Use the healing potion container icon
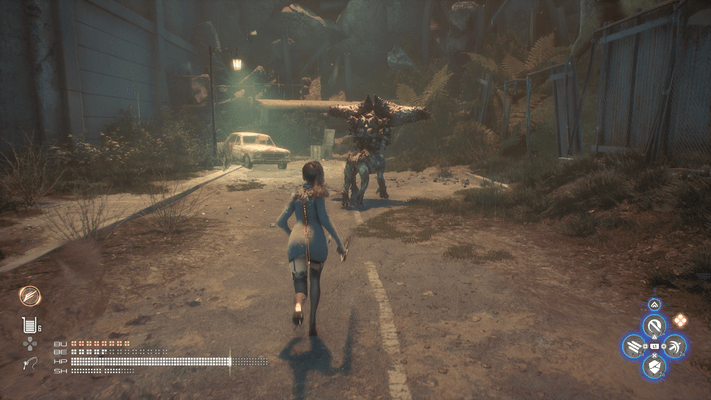This screenshot has width=711, height=400. pyautogui.click(x=29, y=325)
